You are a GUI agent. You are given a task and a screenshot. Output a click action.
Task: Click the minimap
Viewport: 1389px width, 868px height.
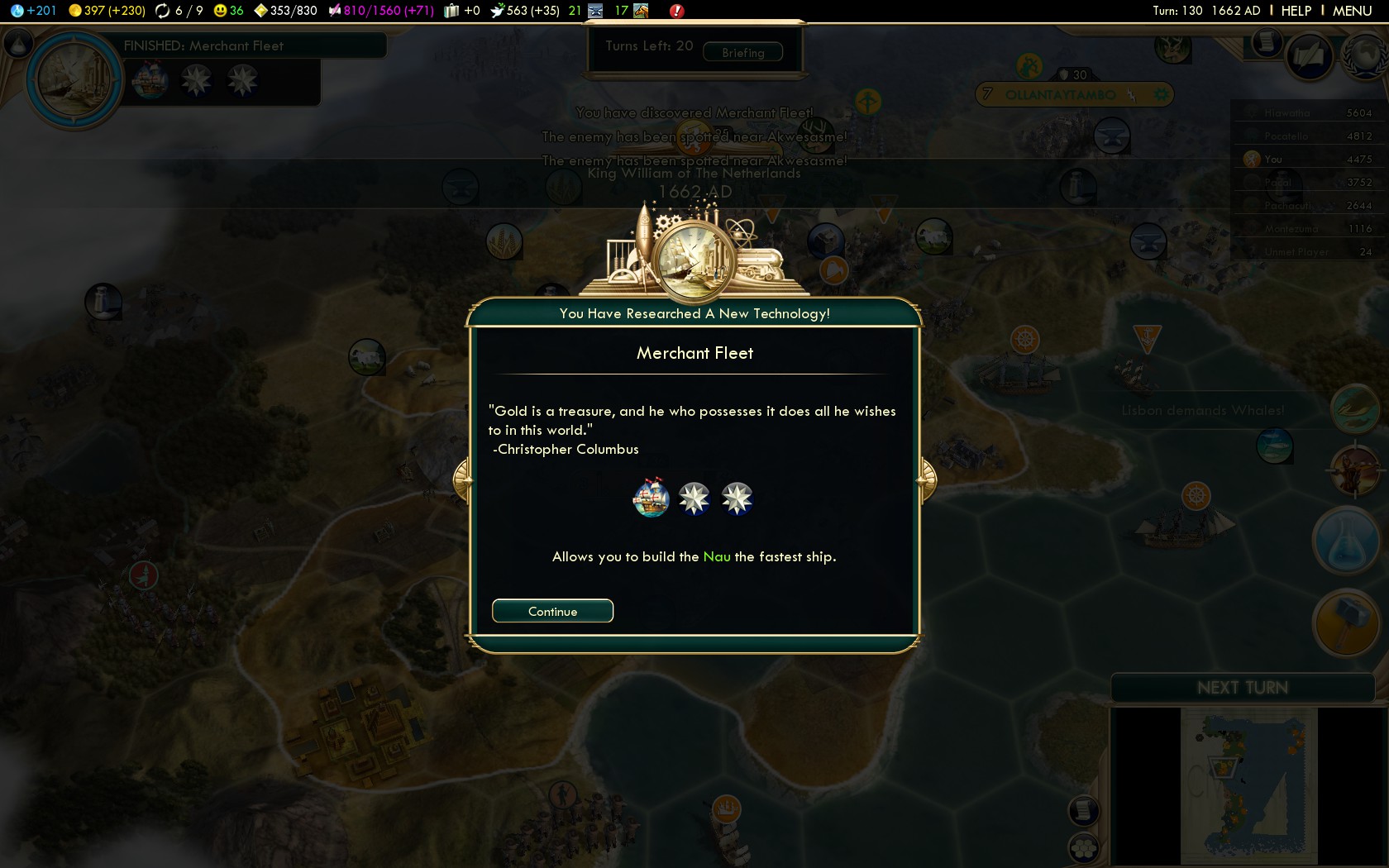1248,785
